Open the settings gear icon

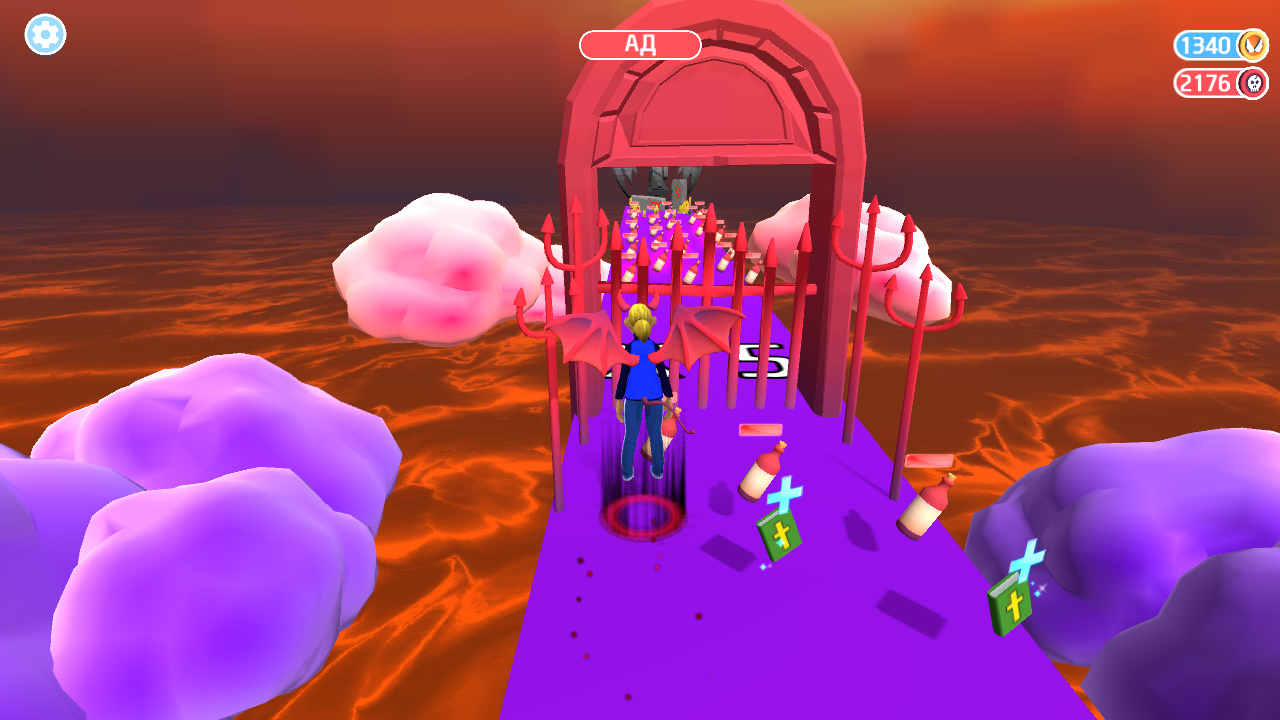point(44,35)
